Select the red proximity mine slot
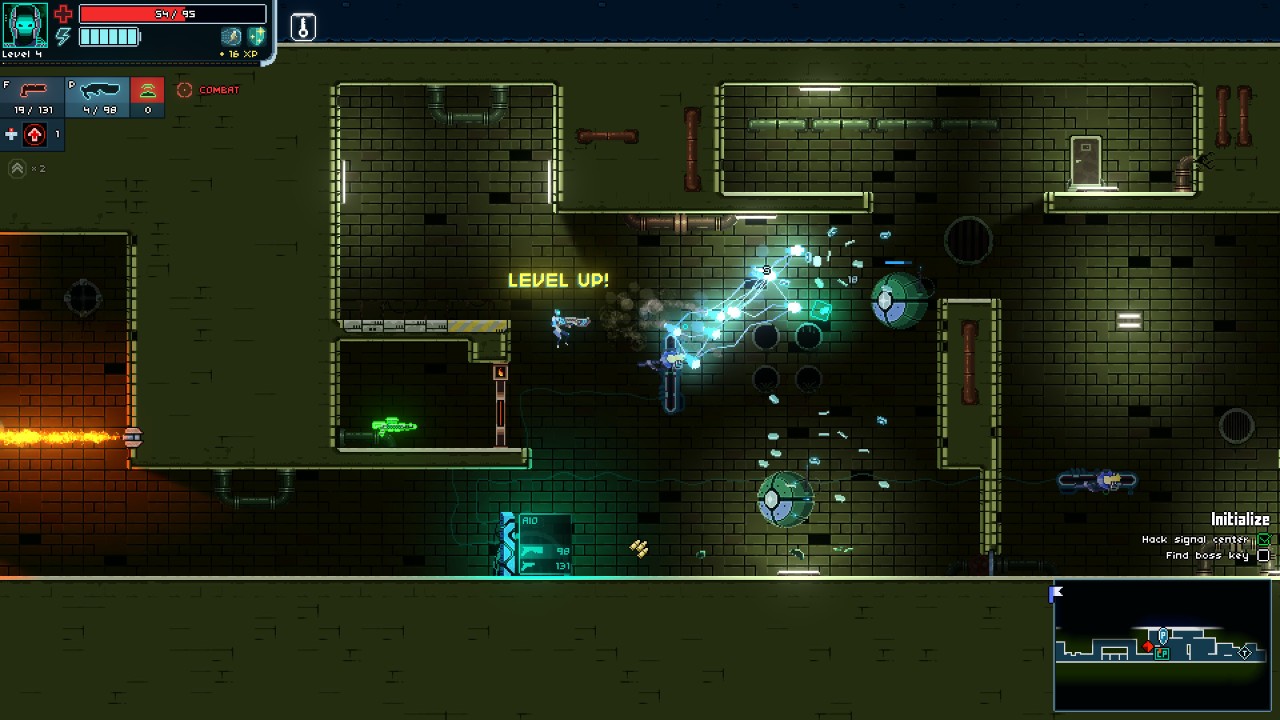The width and height of the screenshot is (1280, 720). point(147,96)
